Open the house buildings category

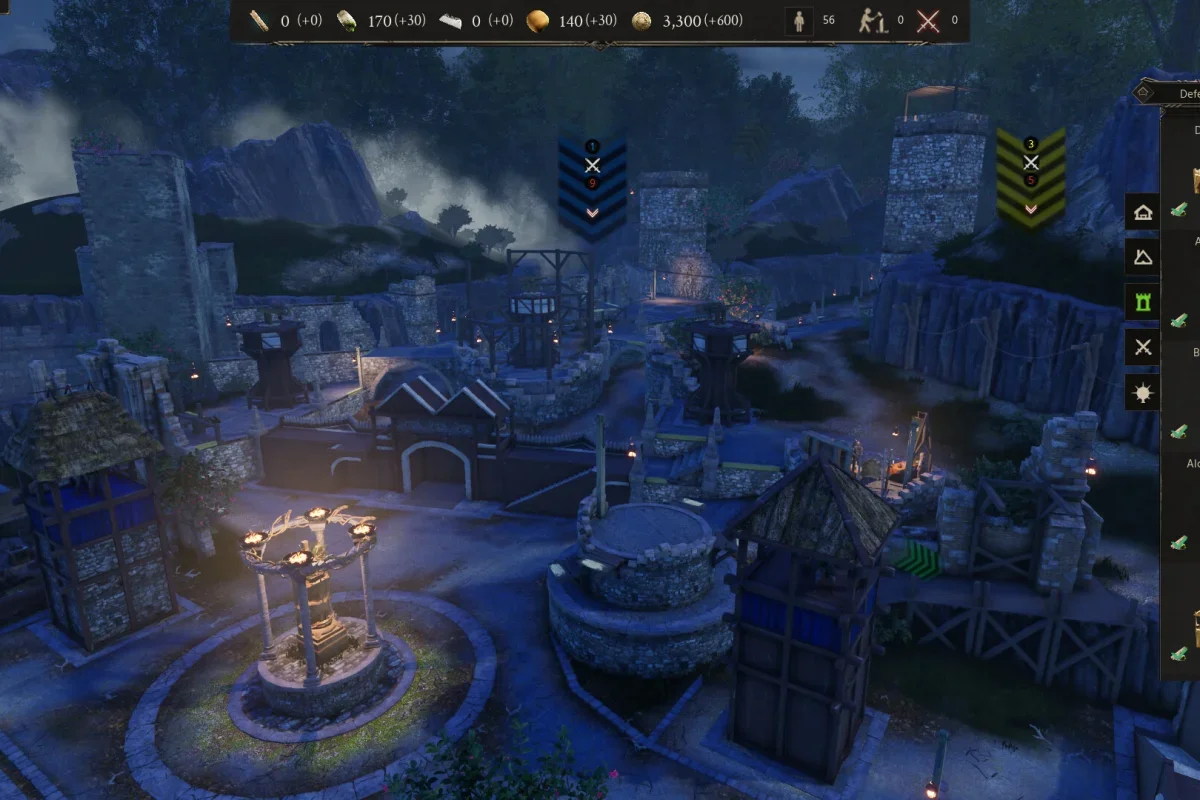(x=1143, y=212)
